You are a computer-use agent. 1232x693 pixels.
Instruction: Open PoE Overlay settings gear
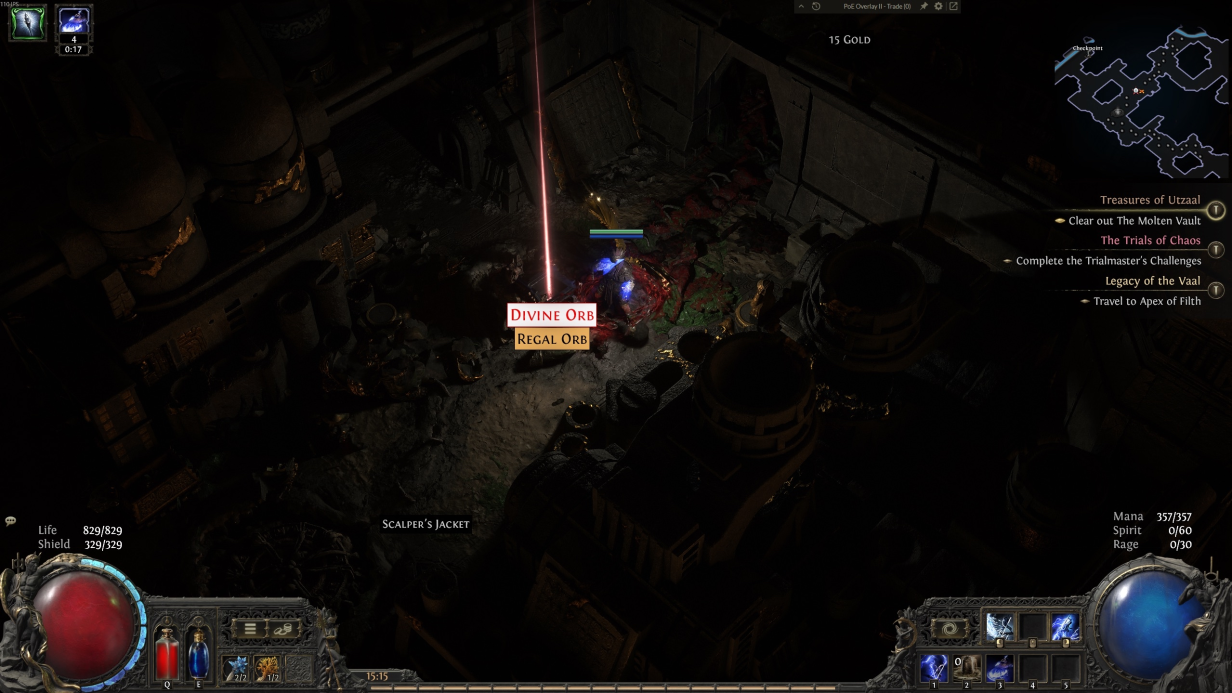(x=938, y=7)
